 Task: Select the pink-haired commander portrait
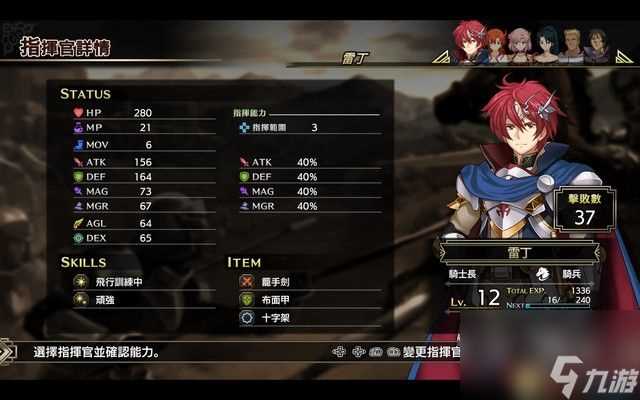point(520,46)
